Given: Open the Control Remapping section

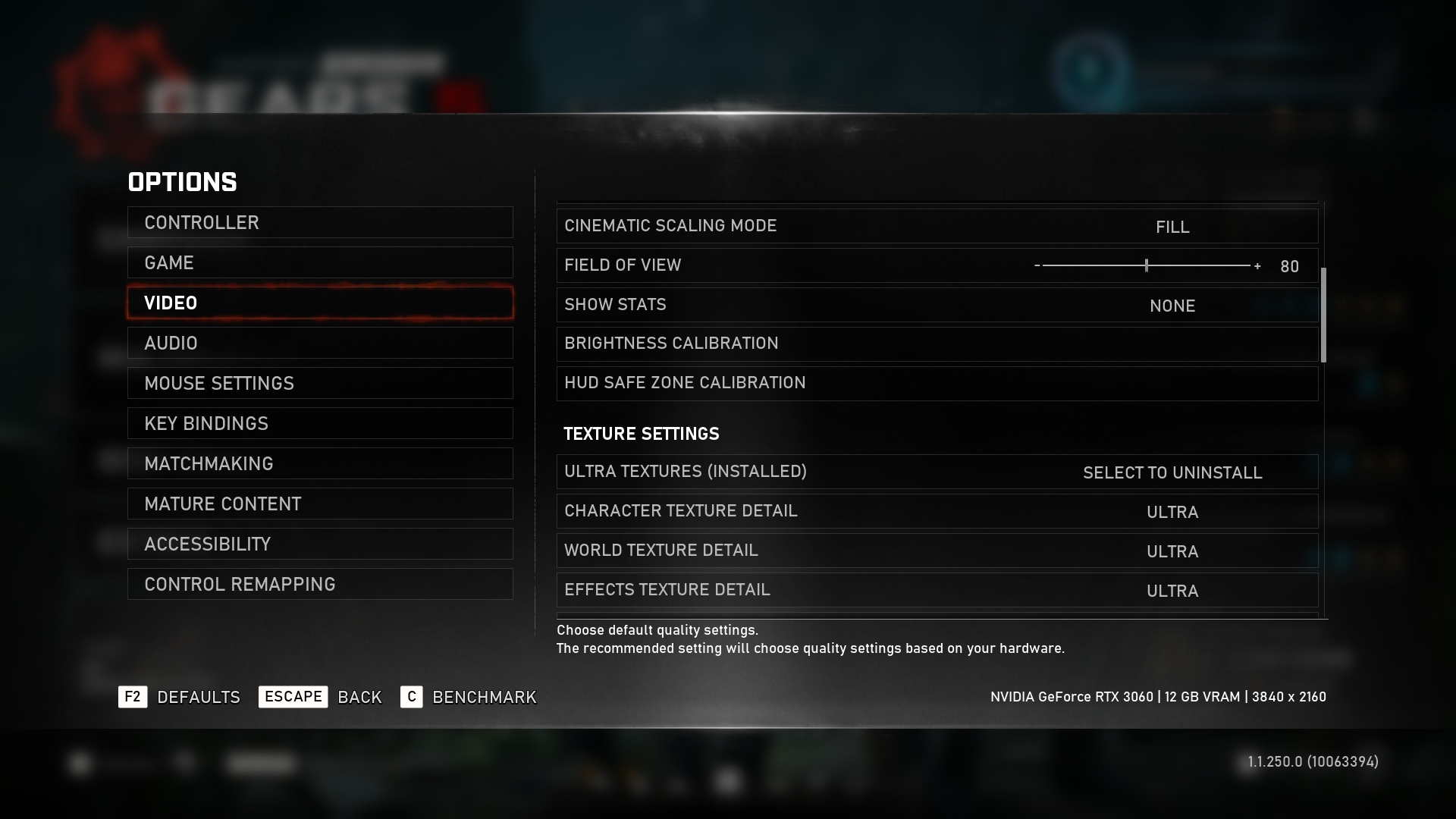Looking at the screenshot, I should tap(320, 584).
